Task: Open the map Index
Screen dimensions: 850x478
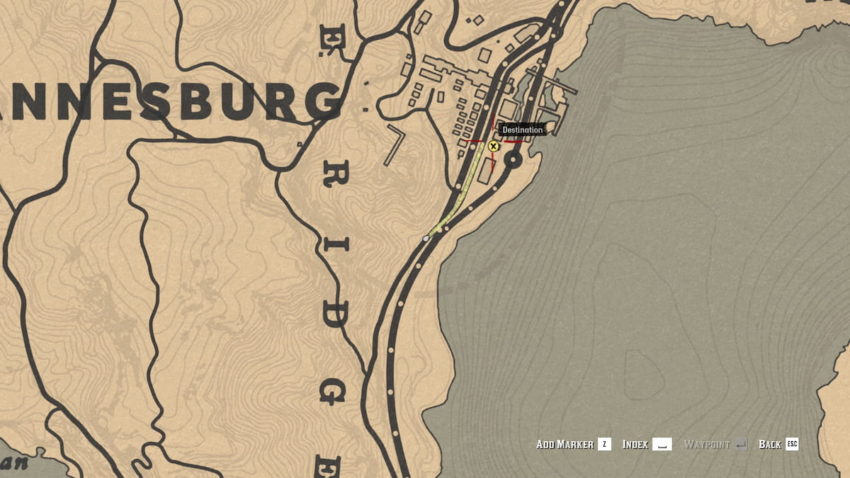Action: coord(646,444)
